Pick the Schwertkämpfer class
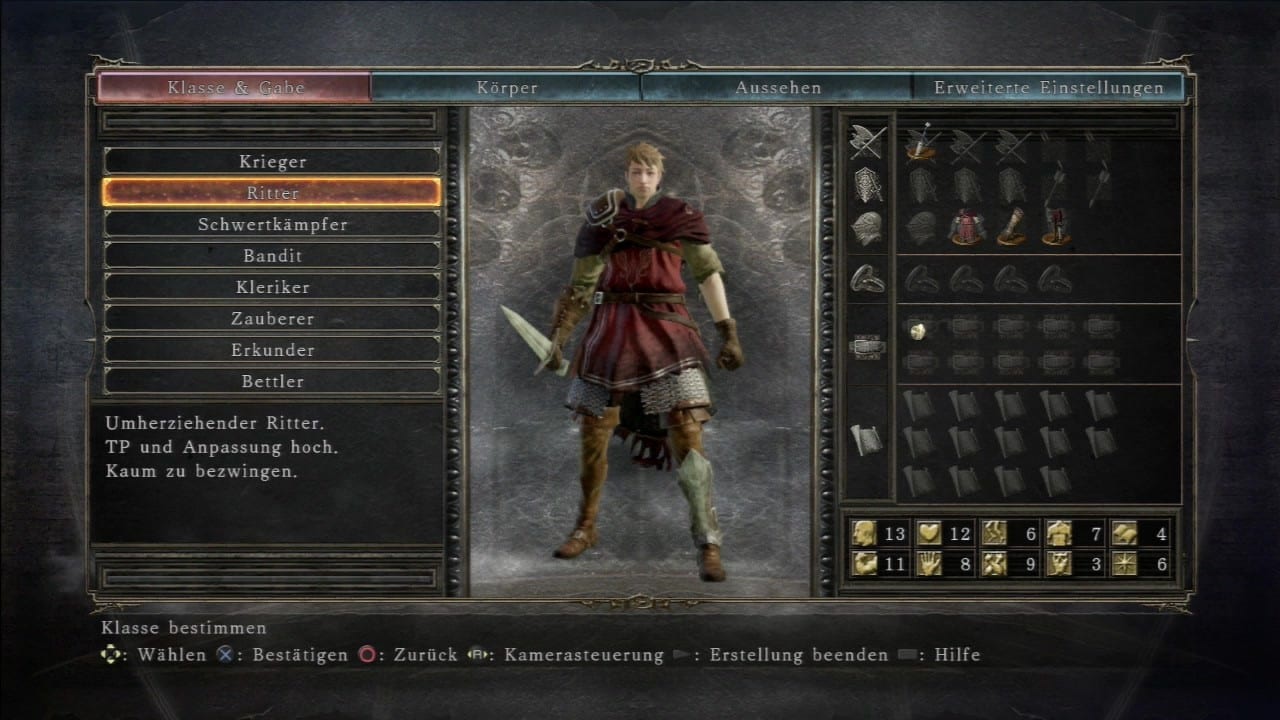 (272, 224)
